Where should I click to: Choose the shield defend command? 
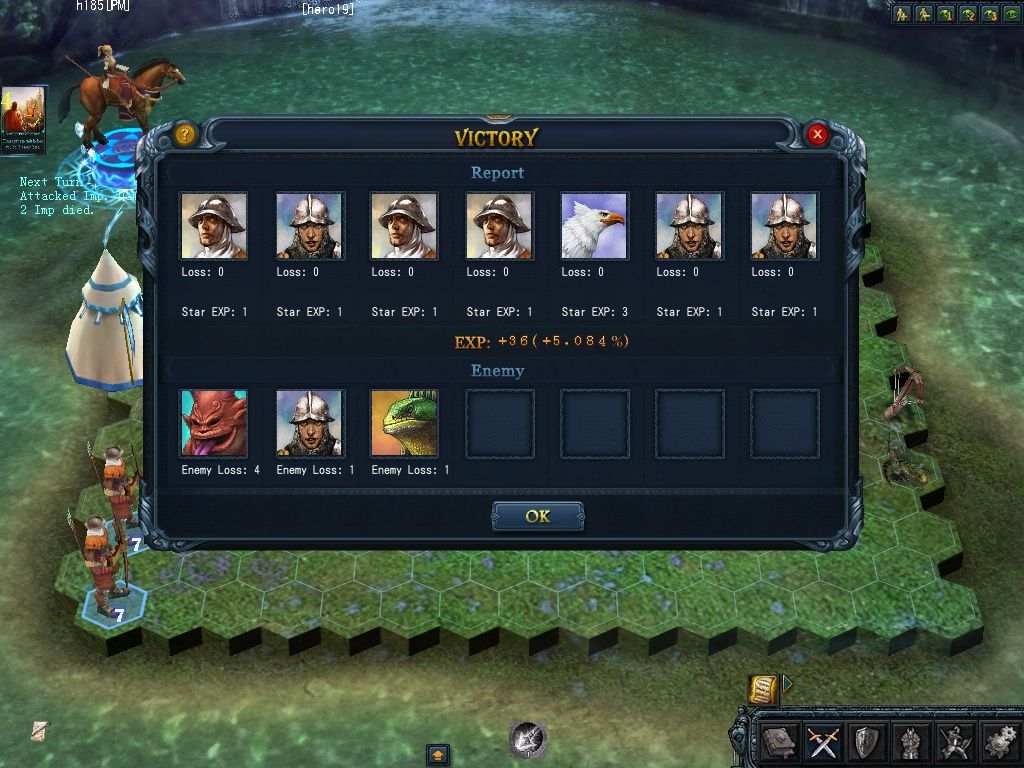[865, 742]
